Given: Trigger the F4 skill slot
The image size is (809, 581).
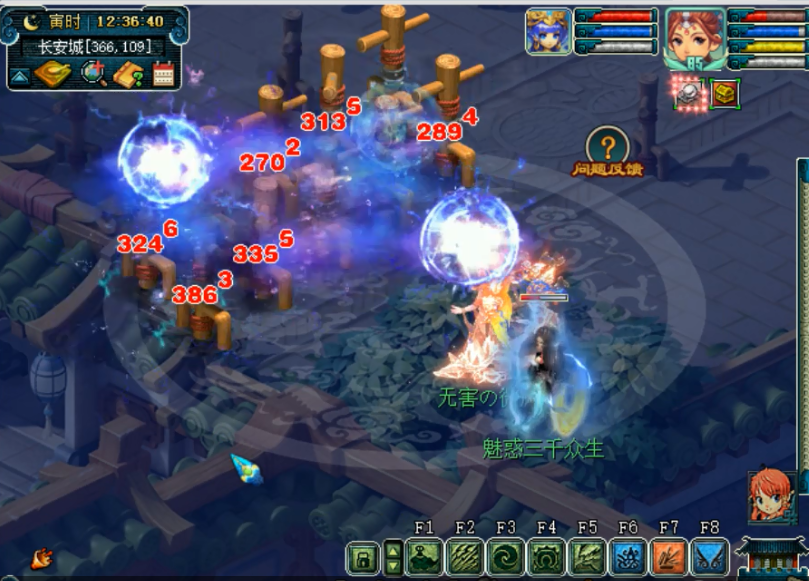Looking at the screenshot, I should coord(546,557).
